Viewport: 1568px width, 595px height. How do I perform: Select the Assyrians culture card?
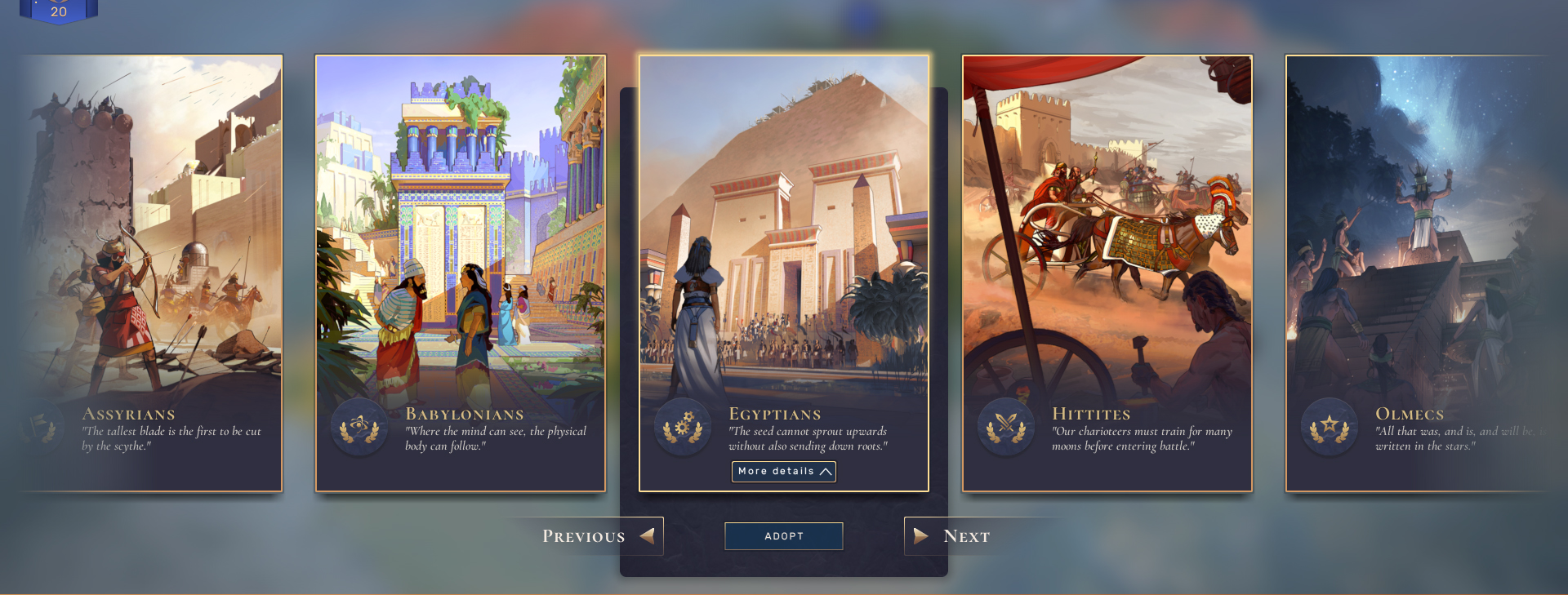coord(151,245)
